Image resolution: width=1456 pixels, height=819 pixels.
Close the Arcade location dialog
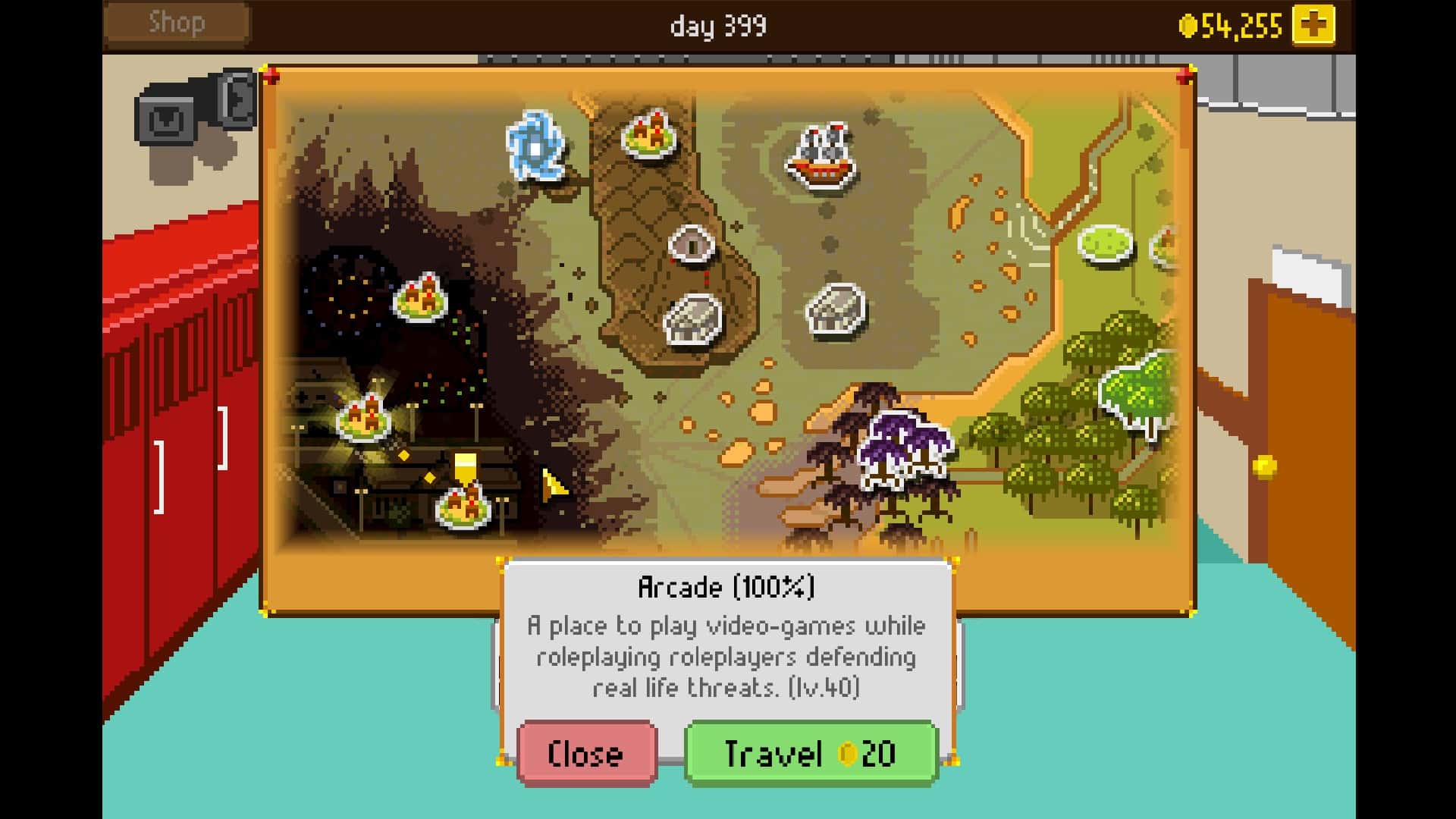coord(584,753)
